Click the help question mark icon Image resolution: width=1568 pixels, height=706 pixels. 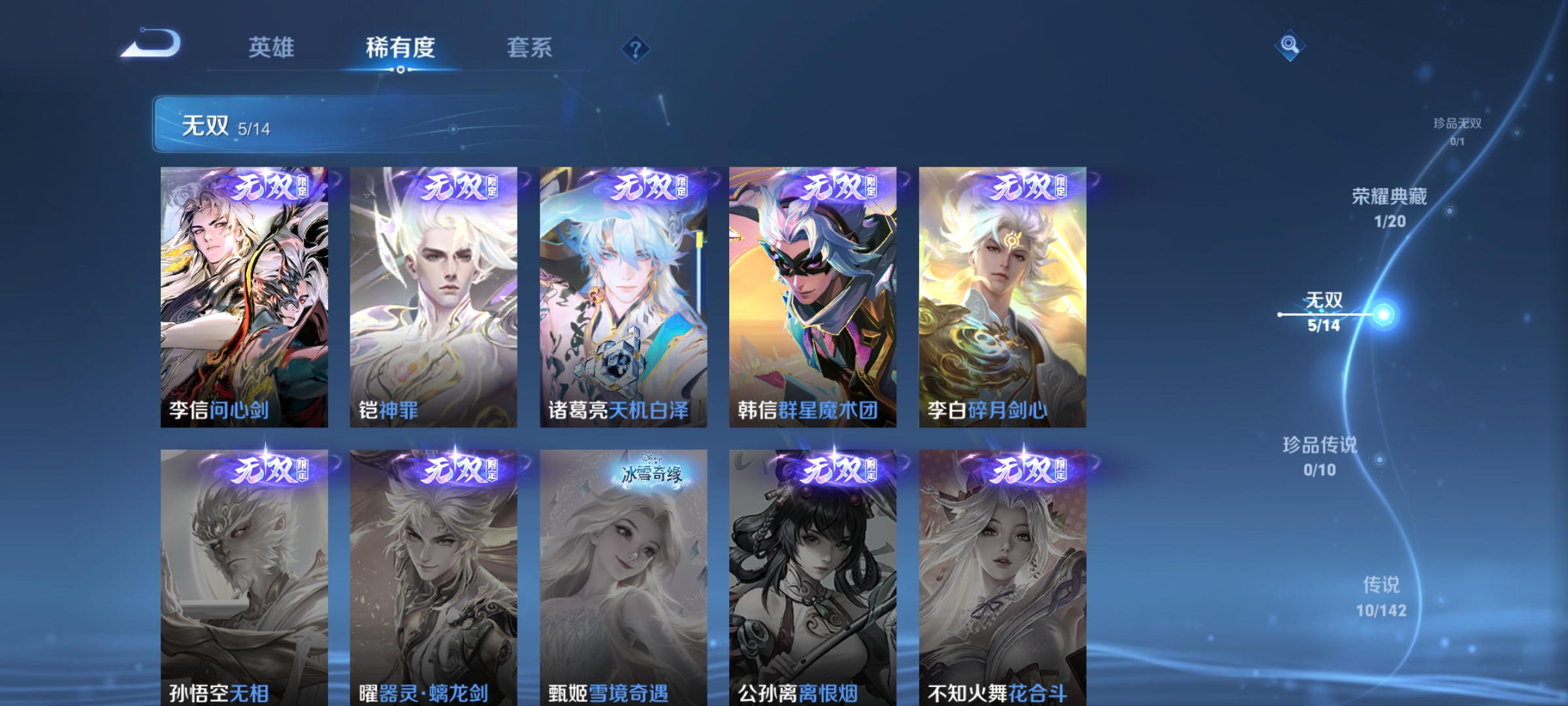(636, 49)
